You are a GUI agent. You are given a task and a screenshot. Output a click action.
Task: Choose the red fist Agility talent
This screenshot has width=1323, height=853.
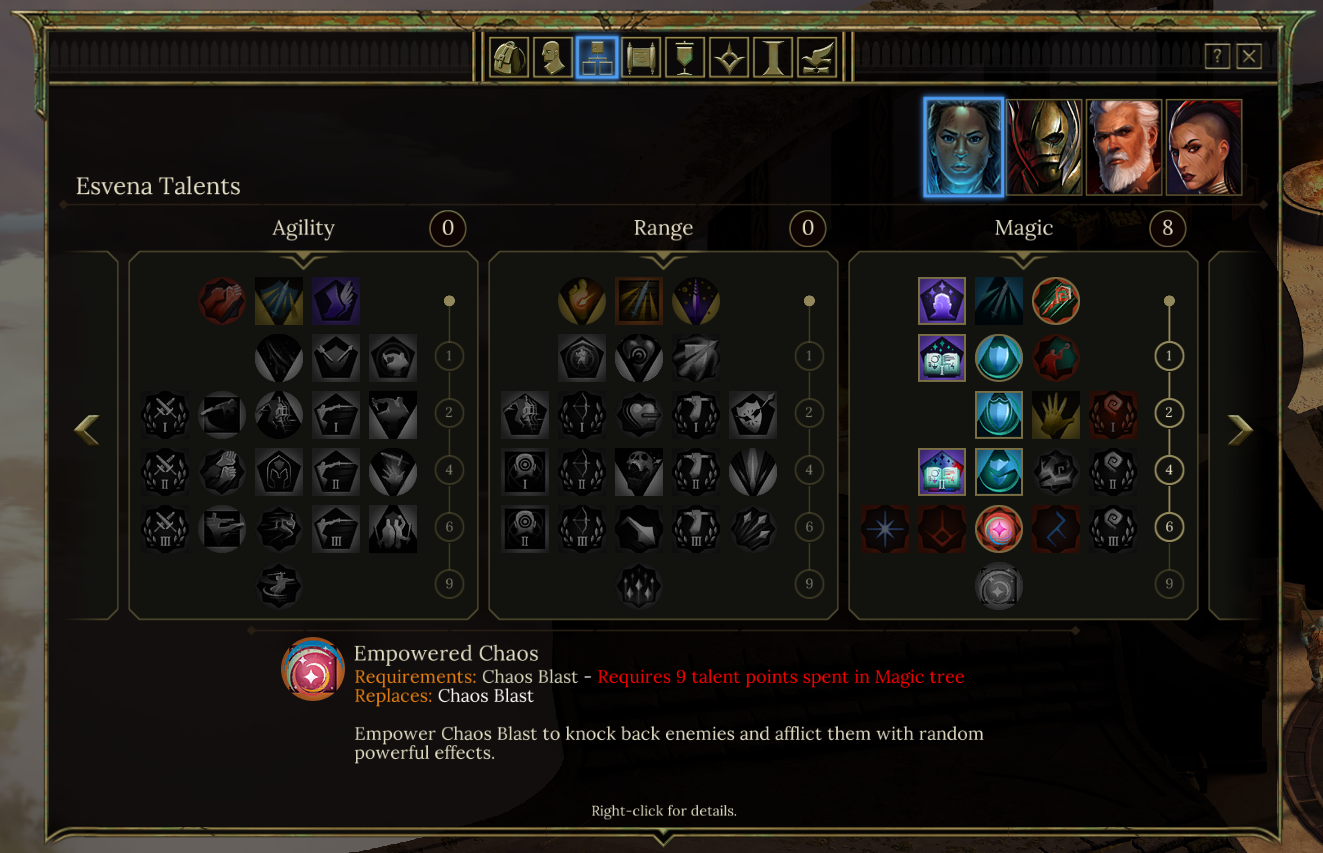coord(222,301)
